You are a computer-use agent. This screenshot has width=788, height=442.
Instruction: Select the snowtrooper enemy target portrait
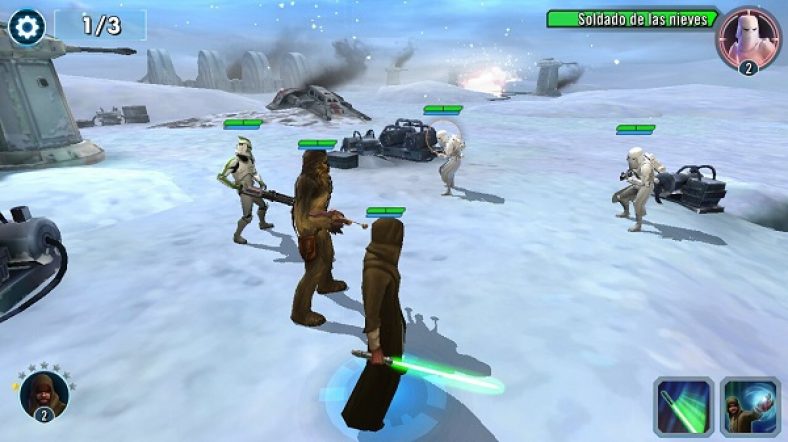(748, 37)
